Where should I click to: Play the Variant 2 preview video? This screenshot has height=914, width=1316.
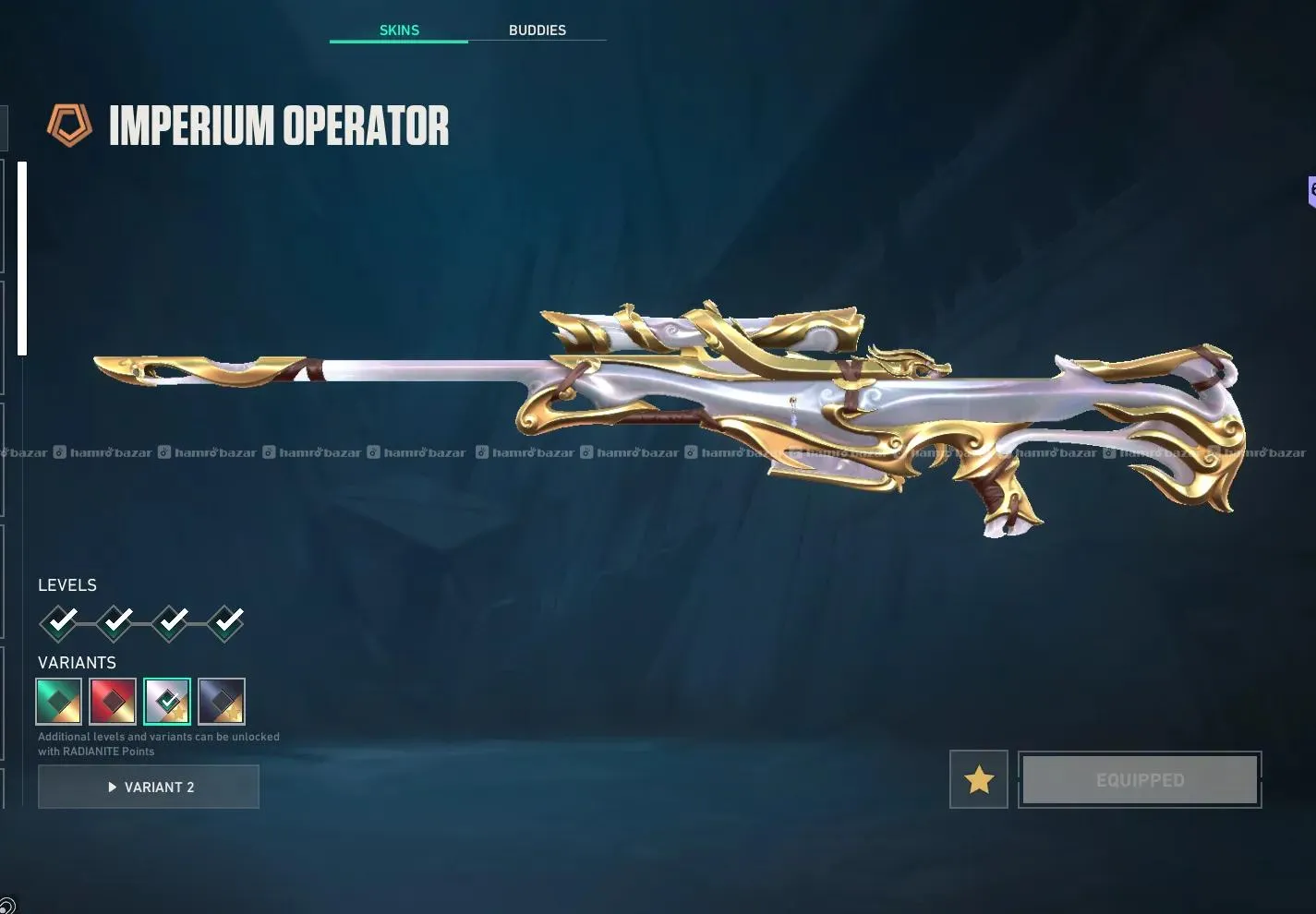pos(149,787)
